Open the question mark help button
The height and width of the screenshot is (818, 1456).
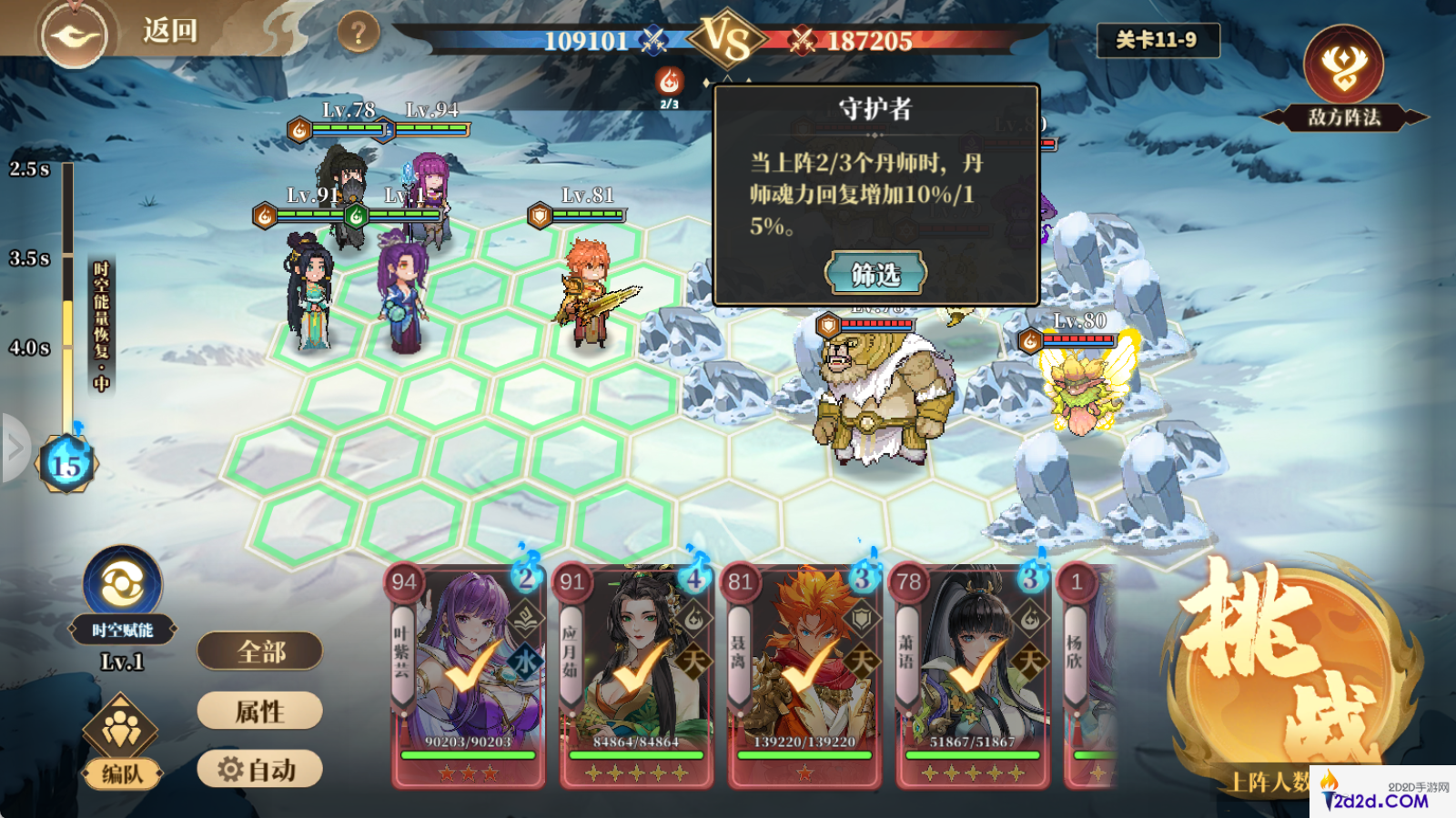pos(358,34)
